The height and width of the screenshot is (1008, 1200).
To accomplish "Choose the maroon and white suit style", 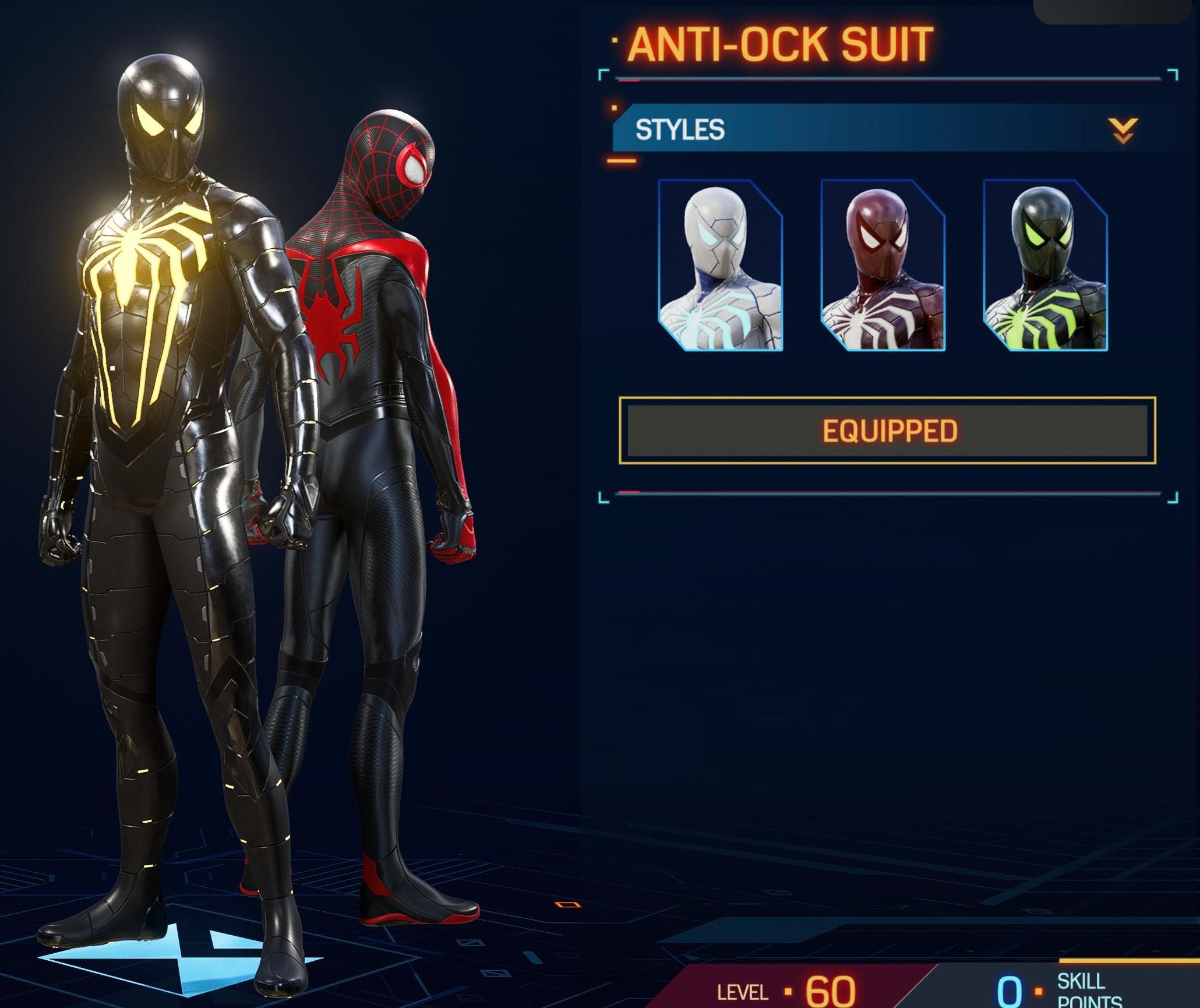I will tap(883, 266).
